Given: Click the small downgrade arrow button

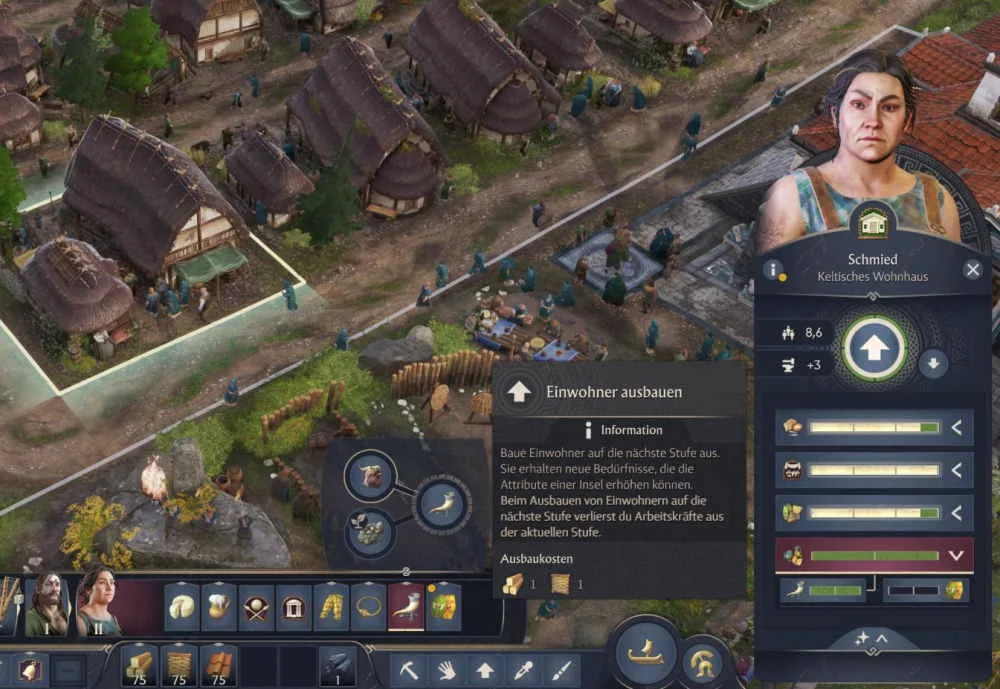Looking at the screenshot, I should (x=933, y=363).
